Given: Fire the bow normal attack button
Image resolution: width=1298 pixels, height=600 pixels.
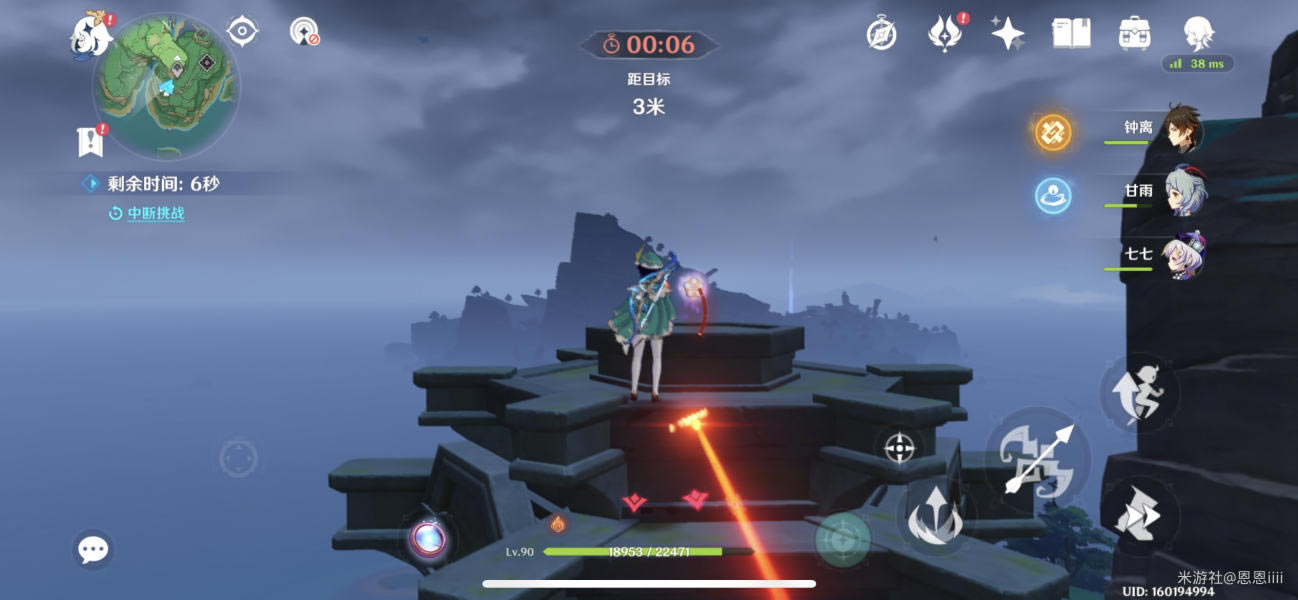Looking at the screenshot, I should click(x=1036, y=458).
